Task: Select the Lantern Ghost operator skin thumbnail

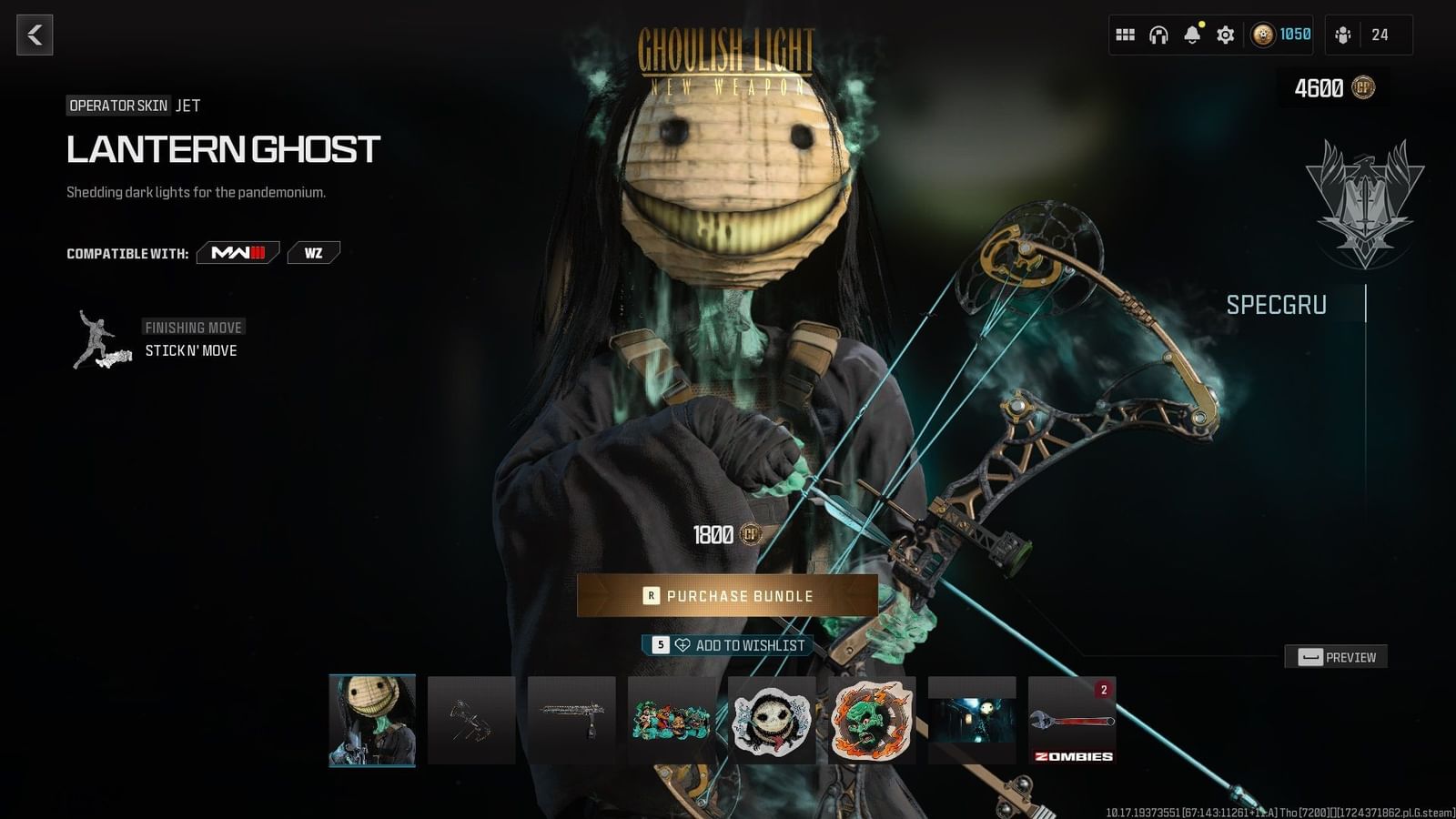Action: click(x=371, y=722)
